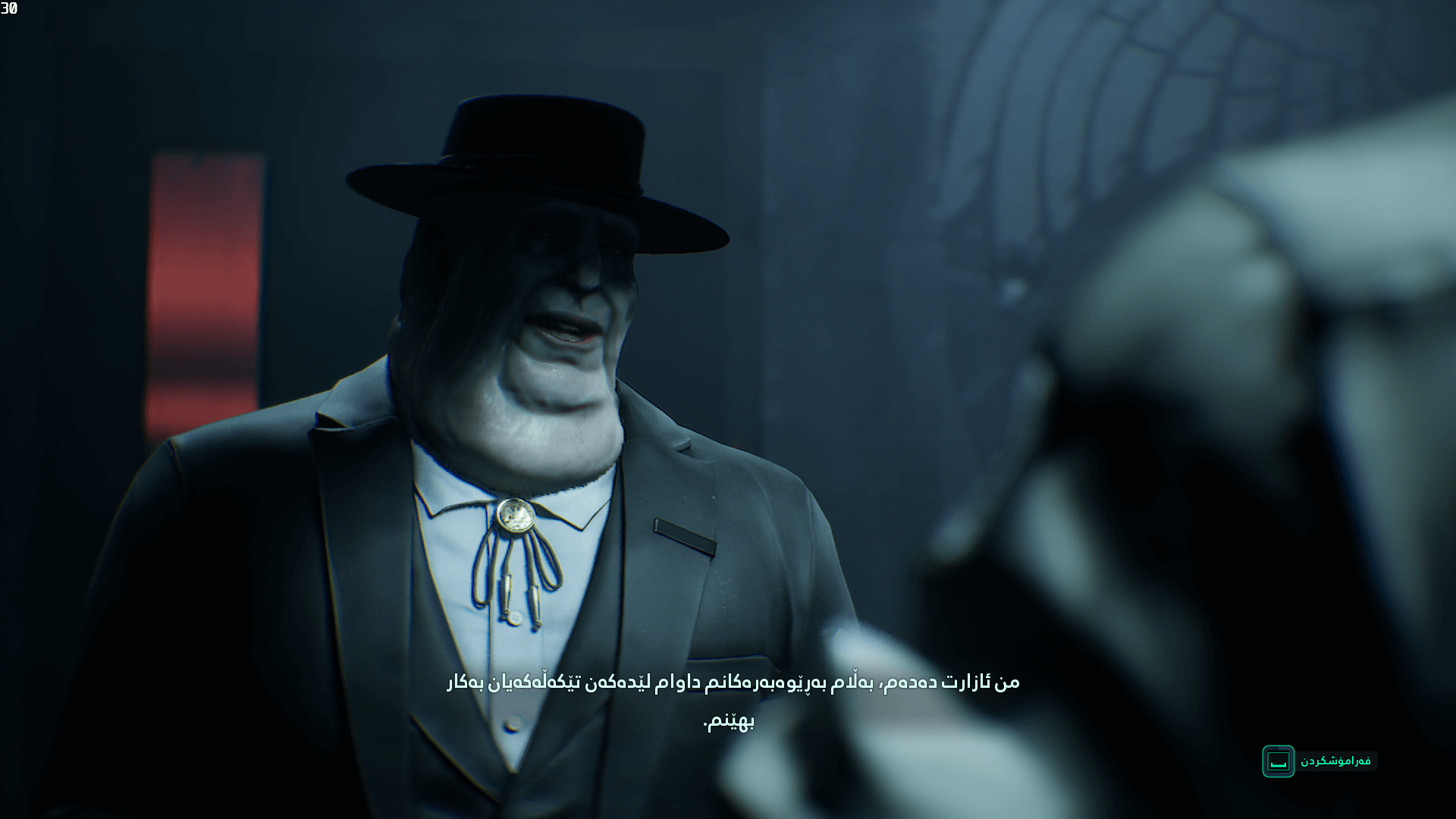Click the breast pocket bar on the suit

(x=682, y=532)
